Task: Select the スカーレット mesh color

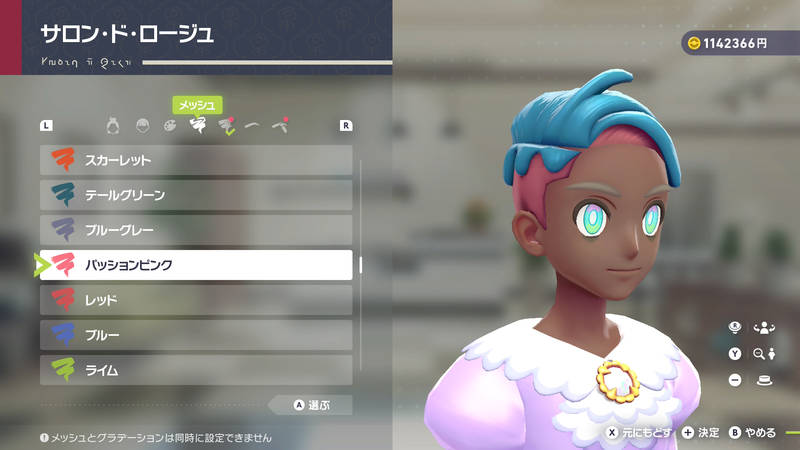Action: tap(196, 160)
